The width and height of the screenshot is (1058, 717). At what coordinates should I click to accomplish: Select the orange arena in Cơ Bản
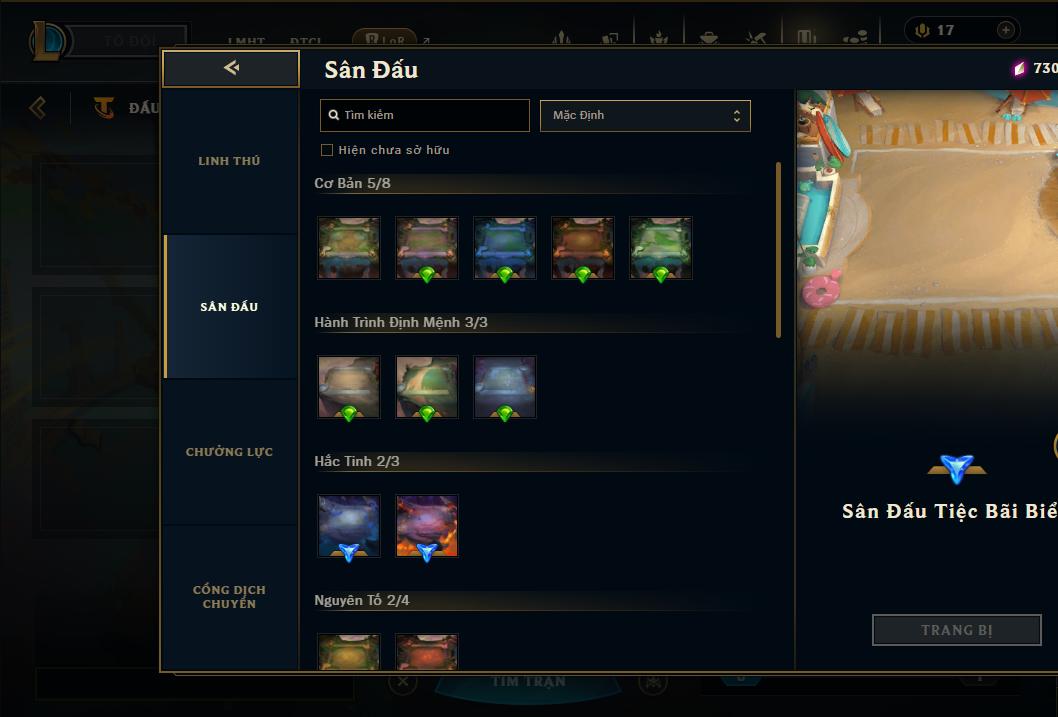pos(582,248)
